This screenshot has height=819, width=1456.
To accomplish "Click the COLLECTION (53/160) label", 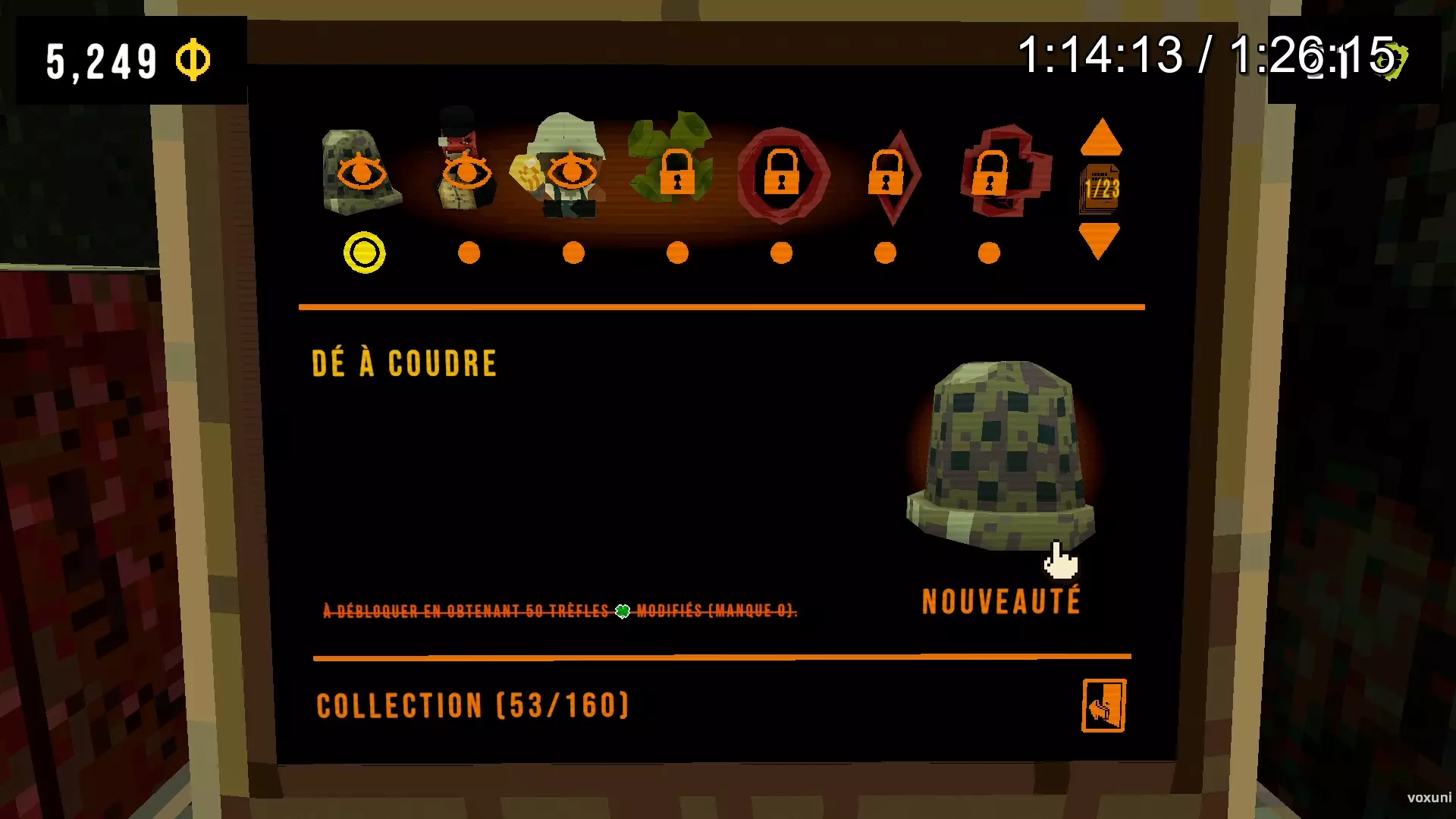I will (x=472, y=705).
